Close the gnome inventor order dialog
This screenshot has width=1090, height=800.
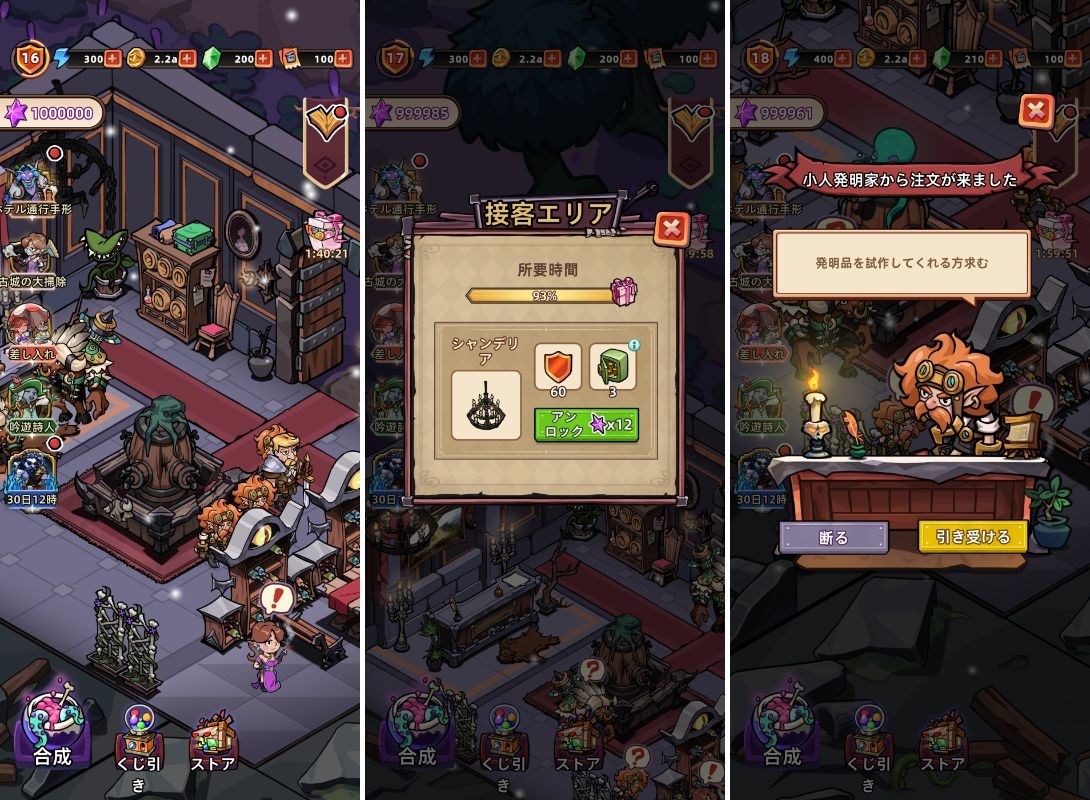(x=1037, y=110)
